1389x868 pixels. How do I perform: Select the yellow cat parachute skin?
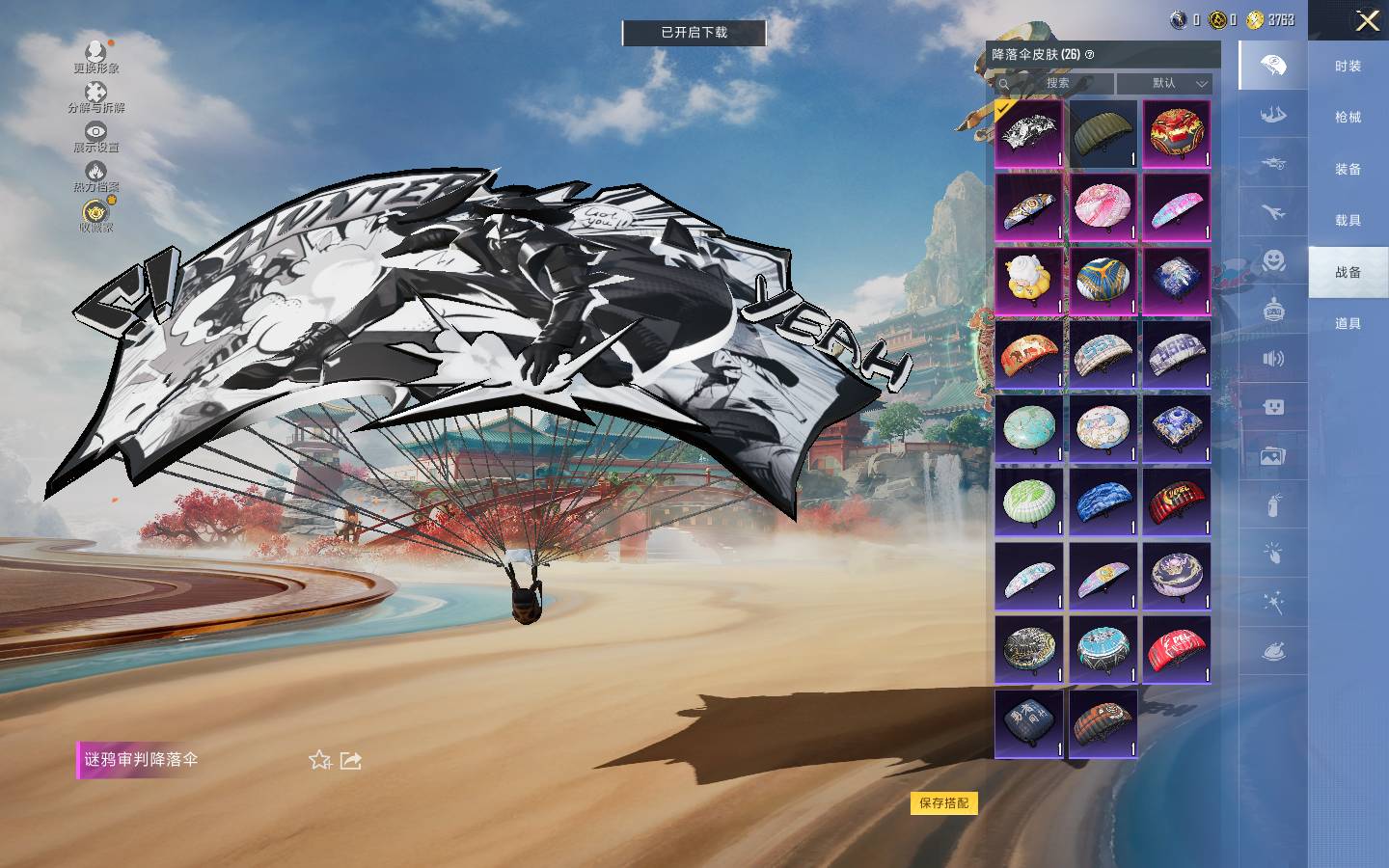[1029, 281]
